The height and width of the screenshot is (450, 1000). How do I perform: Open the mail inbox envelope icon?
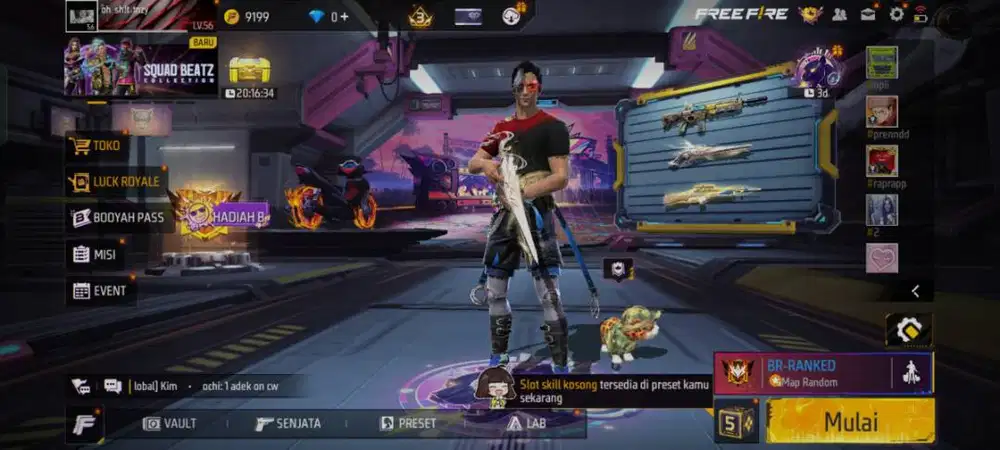[x=868, y=14]
